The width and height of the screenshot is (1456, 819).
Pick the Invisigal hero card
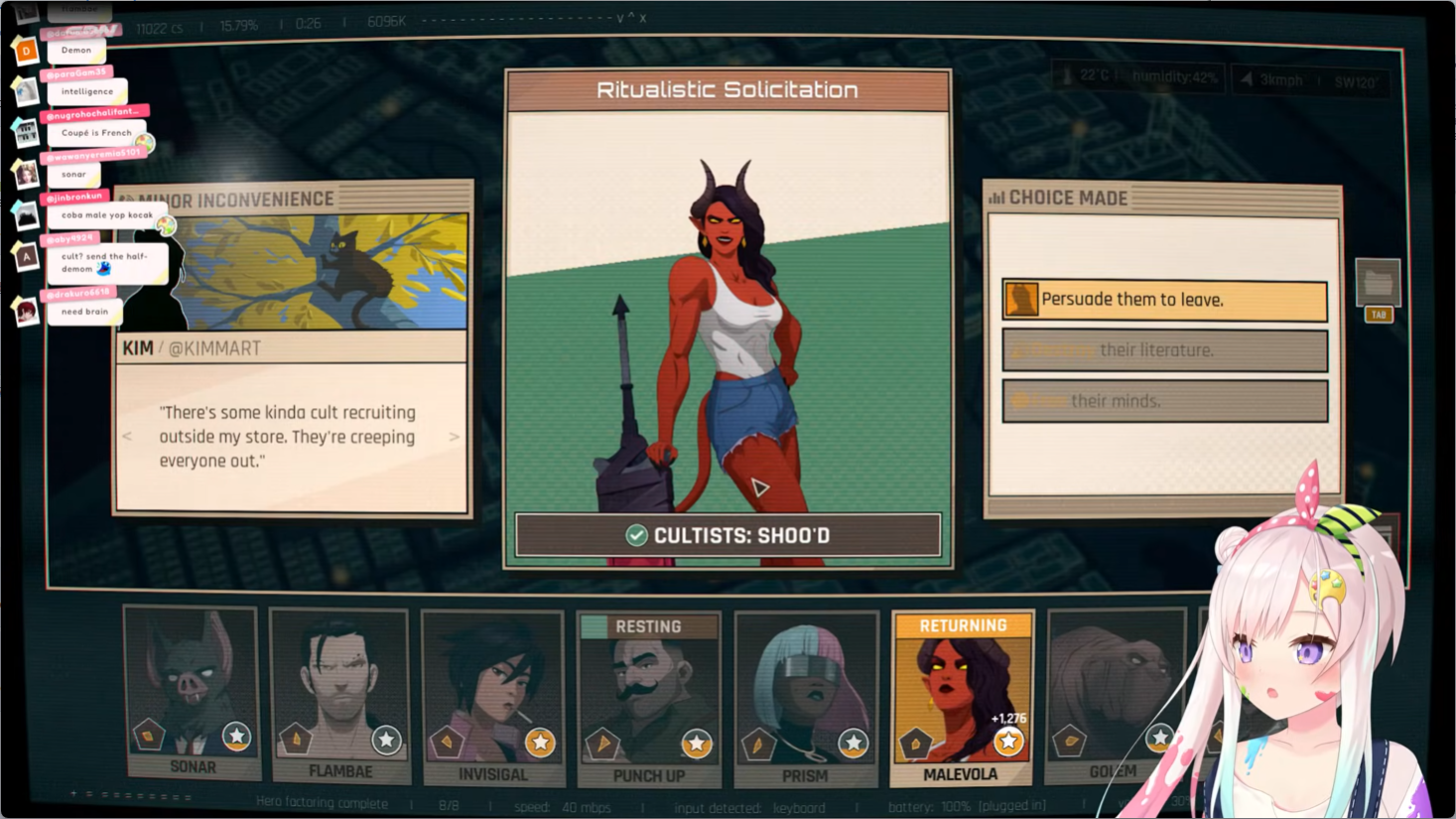tap(493, 697)
